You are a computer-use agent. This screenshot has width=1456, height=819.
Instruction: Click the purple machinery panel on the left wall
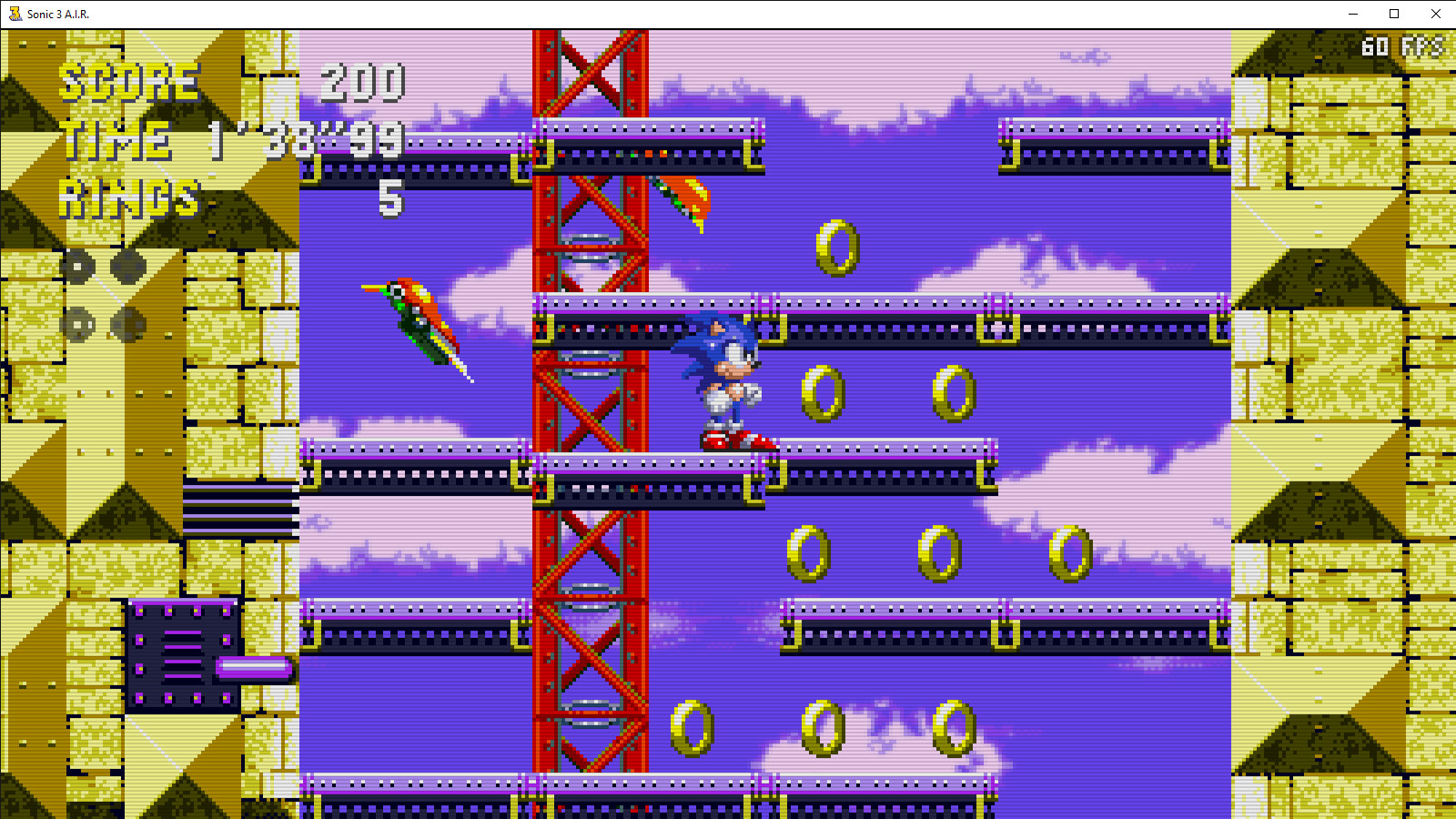(182, 655)
